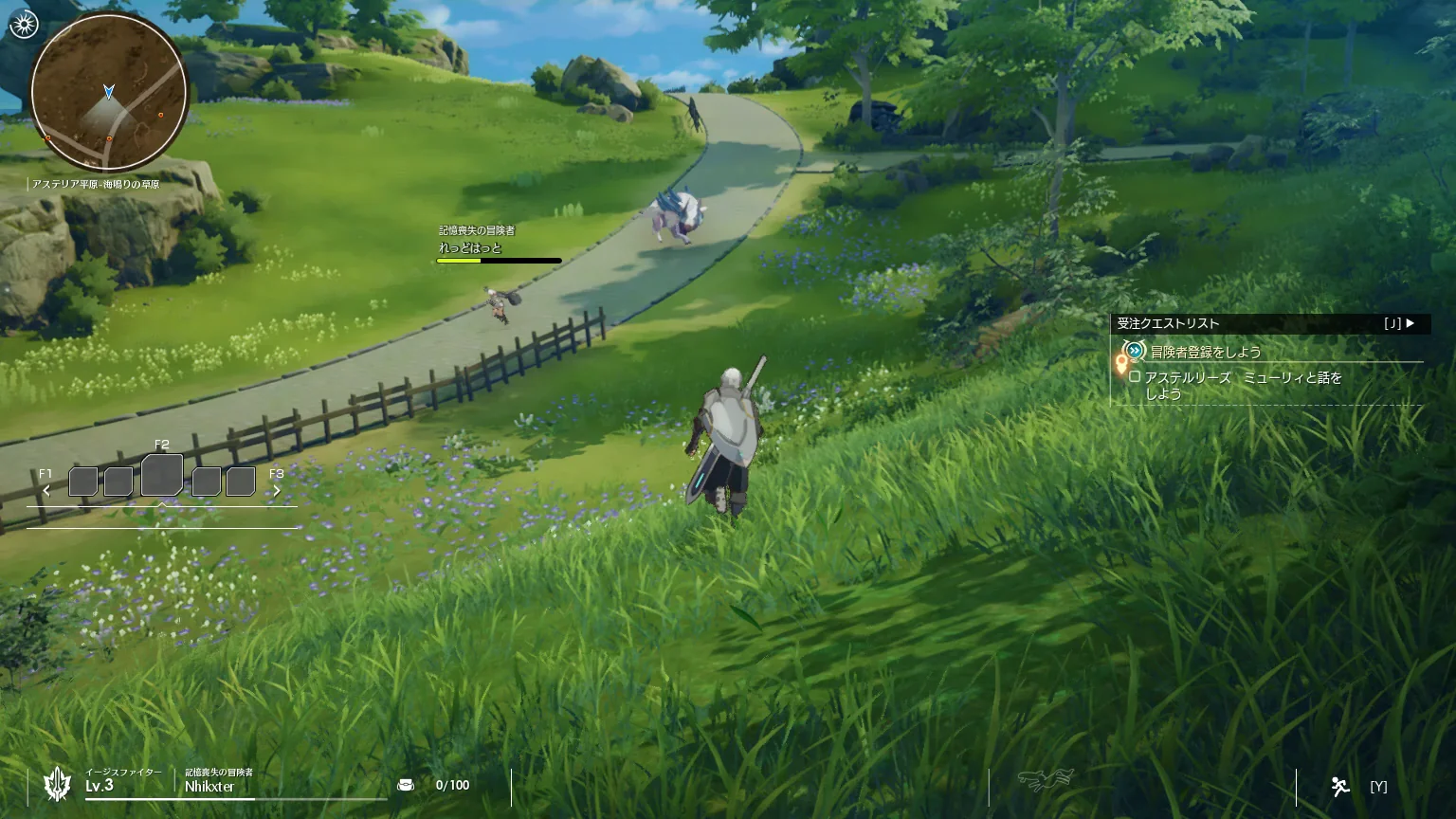Screen dimensions: 1456x819
Task: Open the bag capacity icon showing 0/100
Action: click(406, 785)
